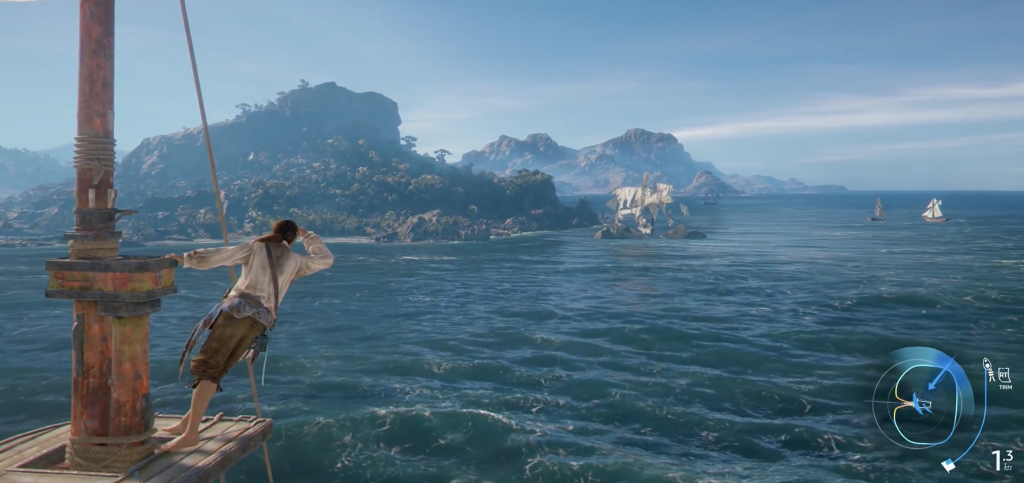The image size is (1024, 483).
Task: Select the sail trim ship icon
Action: [x=988, y=370]
